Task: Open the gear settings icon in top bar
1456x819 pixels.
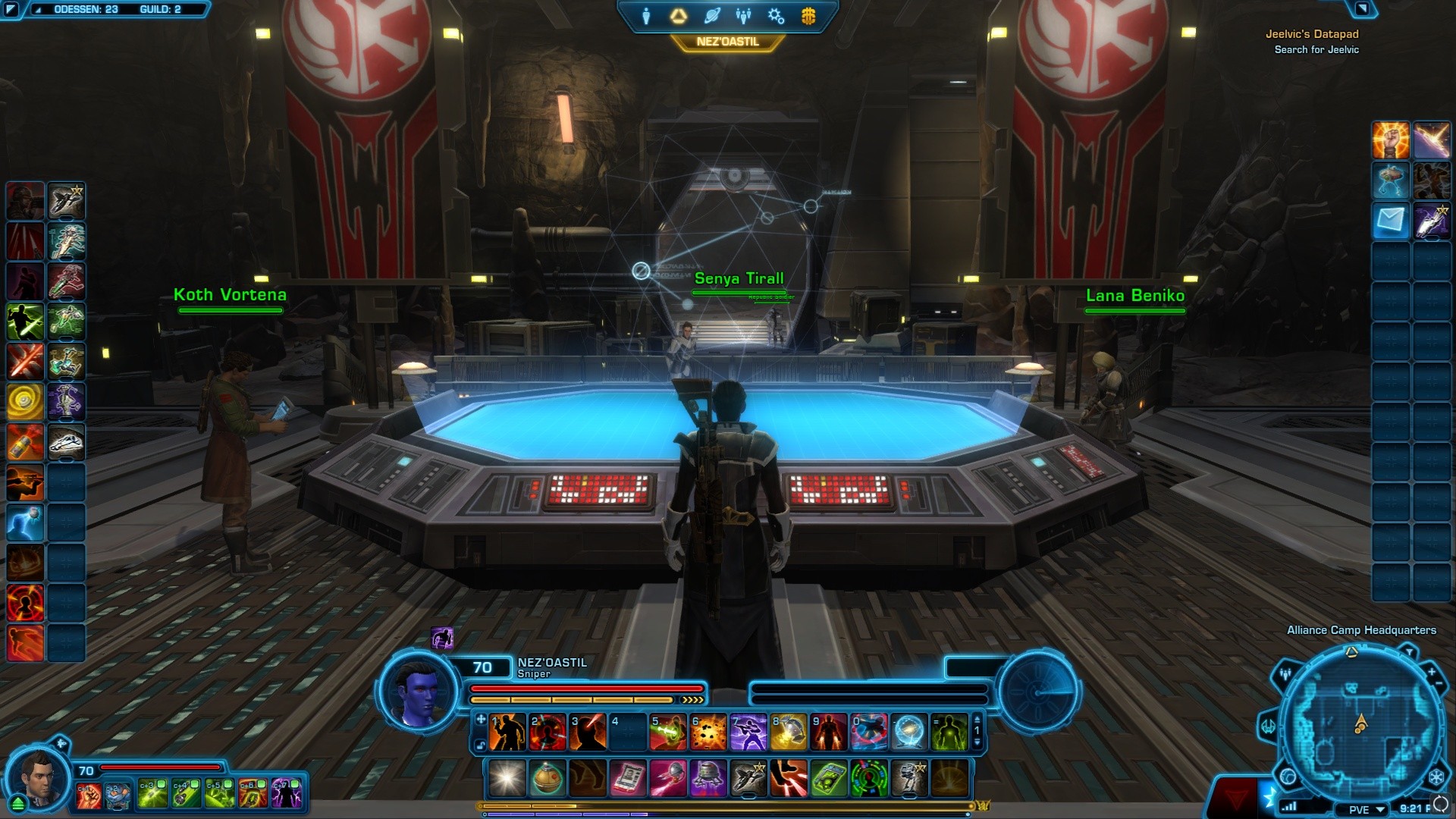Action: coord(776,16)
